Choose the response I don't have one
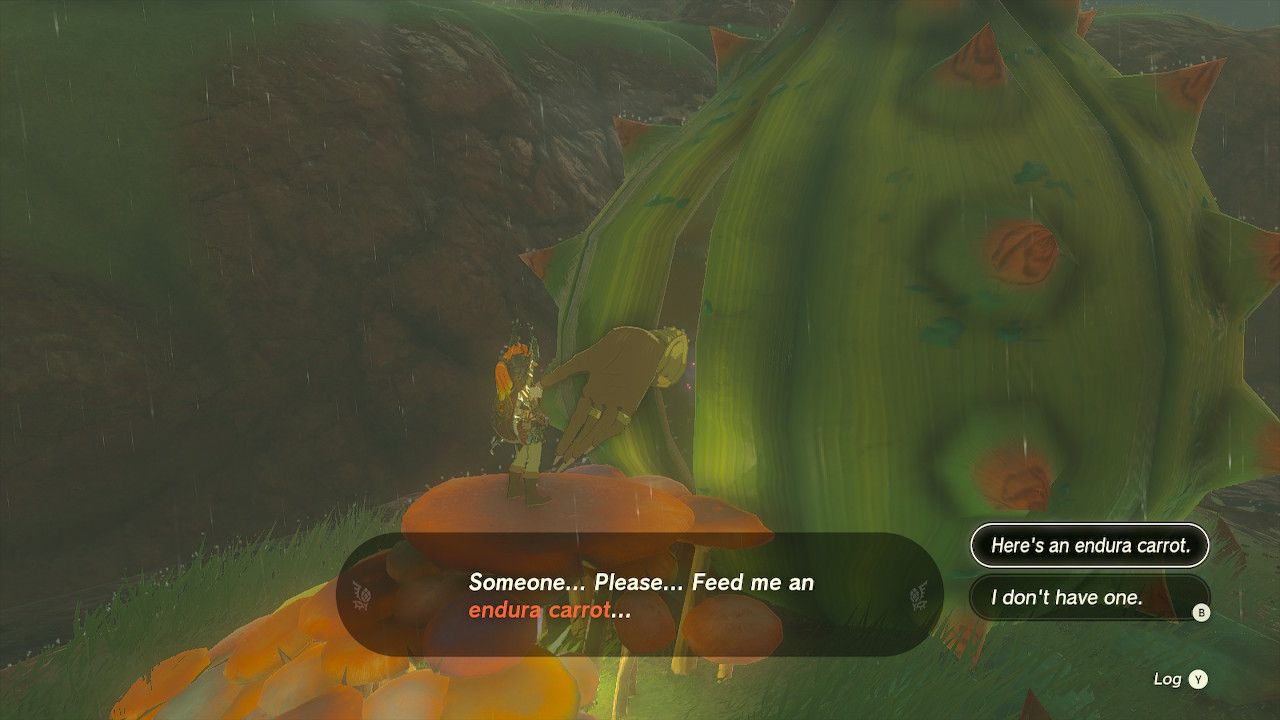This screenshot has height=720, width=1280. coord(1089,598)
